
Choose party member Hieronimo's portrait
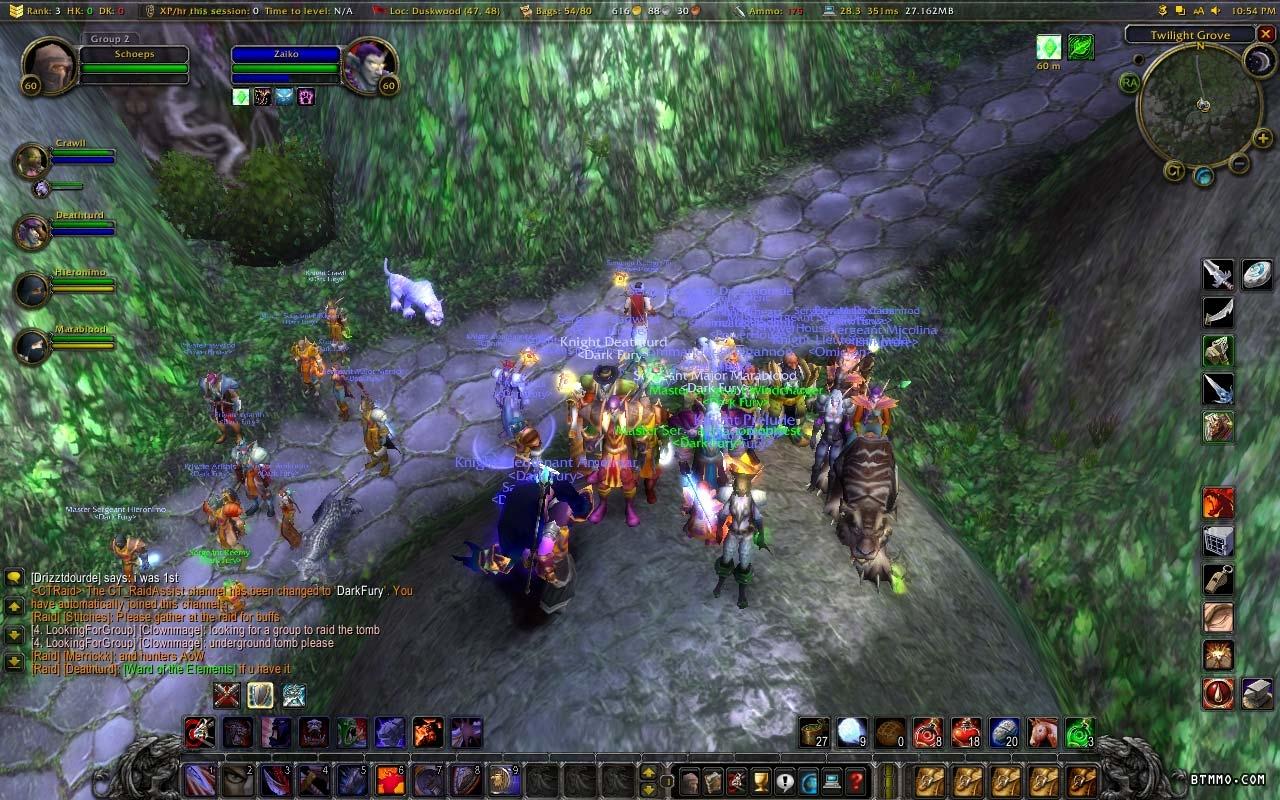point(32,289)
